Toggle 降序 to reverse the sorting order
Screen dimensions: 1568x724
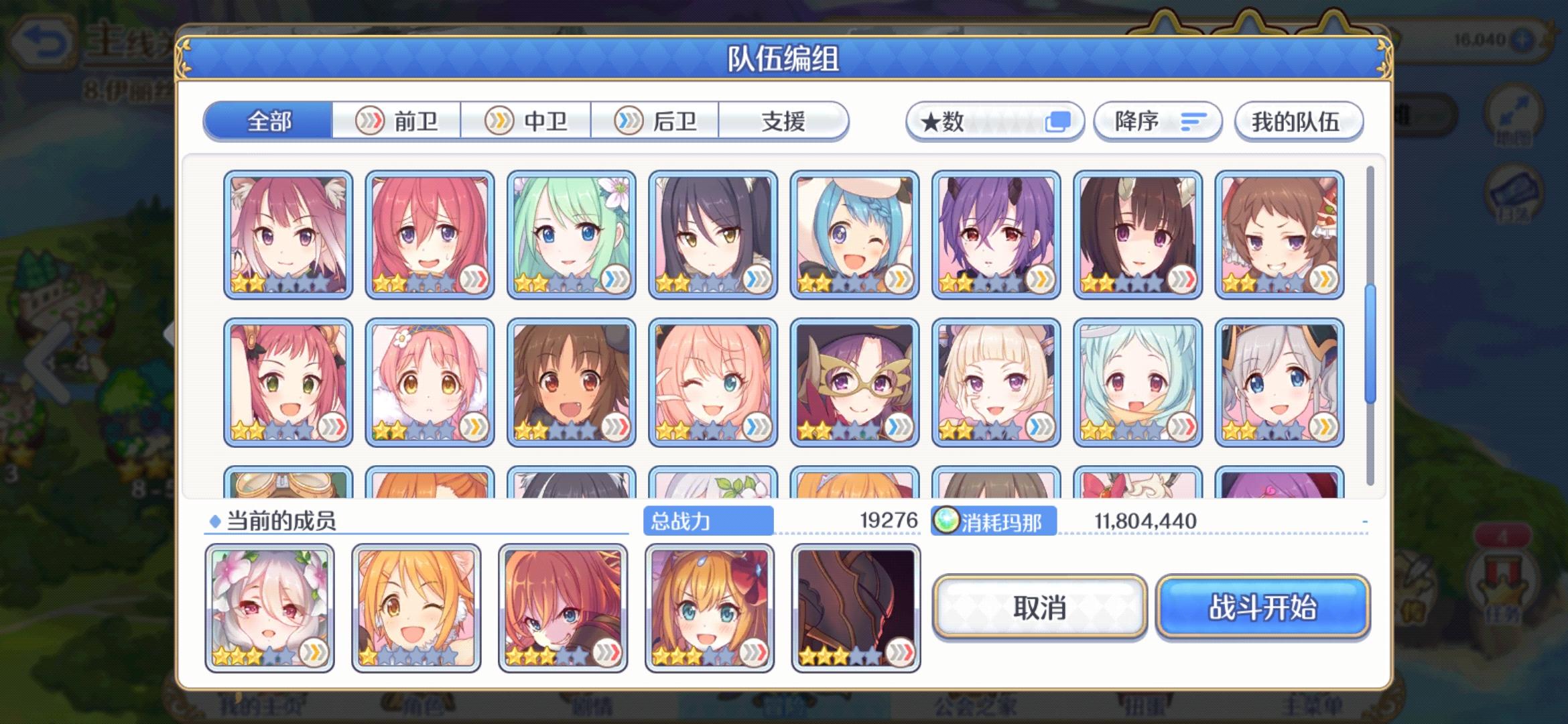pos(1157,121)
